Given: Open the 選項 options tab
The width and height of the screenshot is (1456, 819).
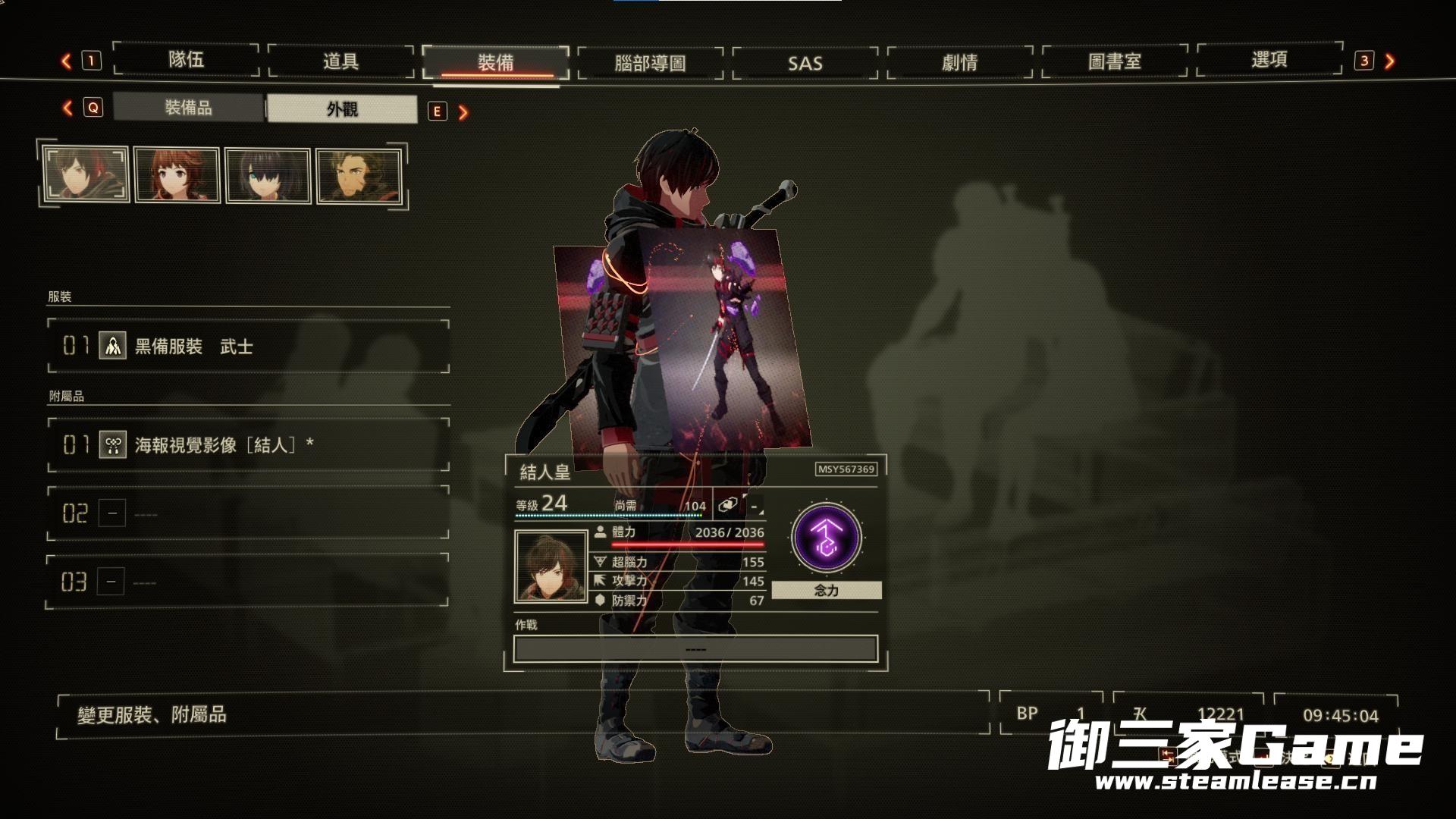Looking at the screenshot, I should click(x=1269, y=60).
